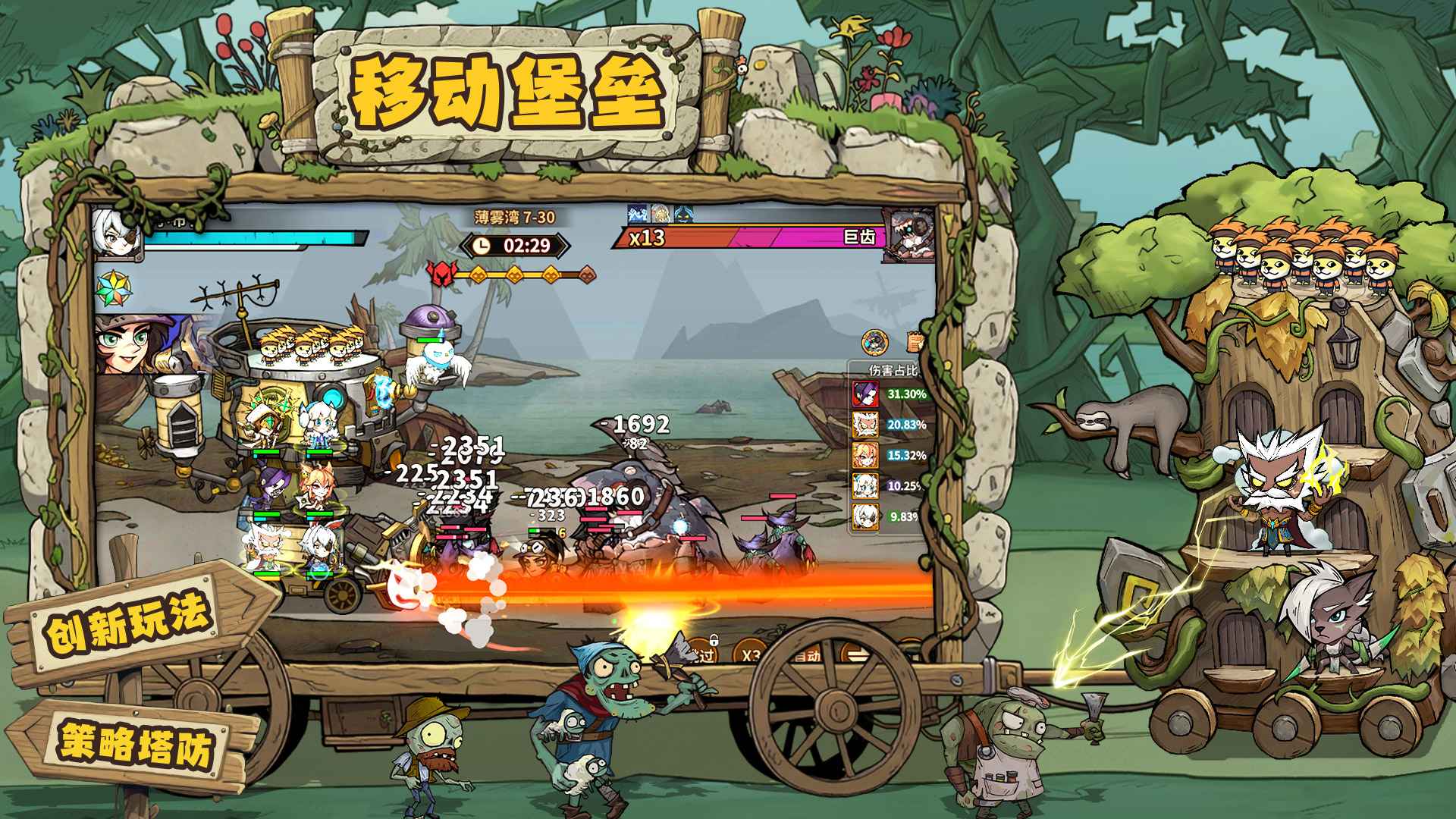Activate the rainbow star emblem icon
1456x819 pixels.
pyautogui.click(x=115, y=290)
